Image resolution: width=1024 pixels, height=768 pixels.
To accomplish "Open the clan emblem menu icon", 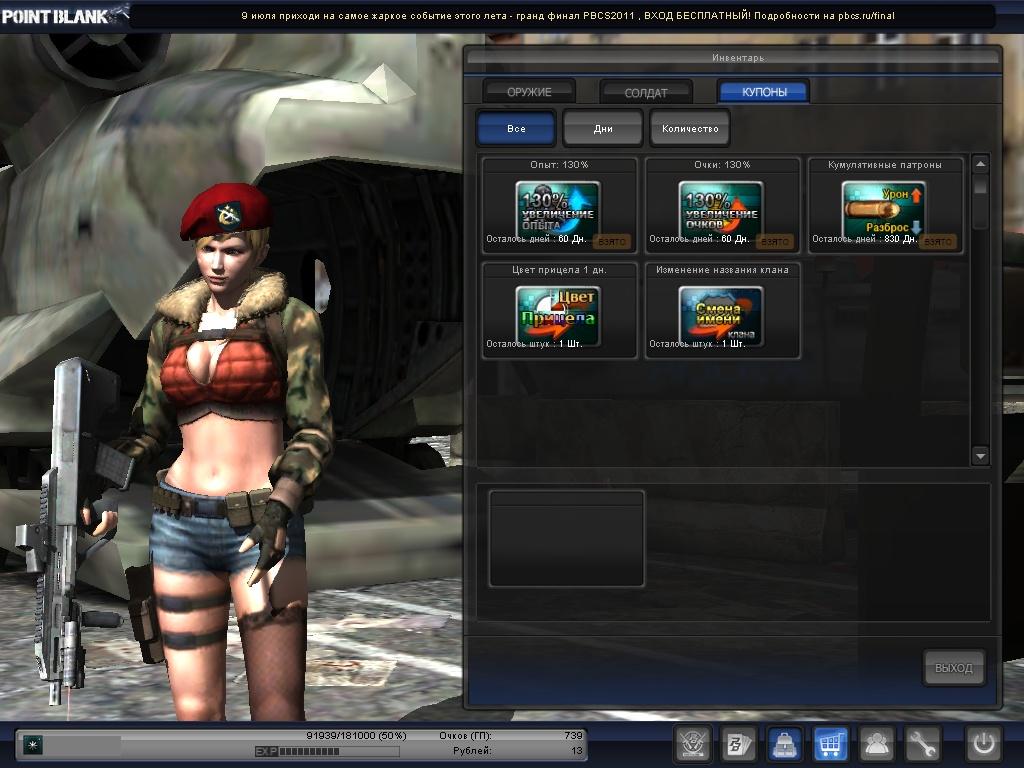I will (692, 744).
